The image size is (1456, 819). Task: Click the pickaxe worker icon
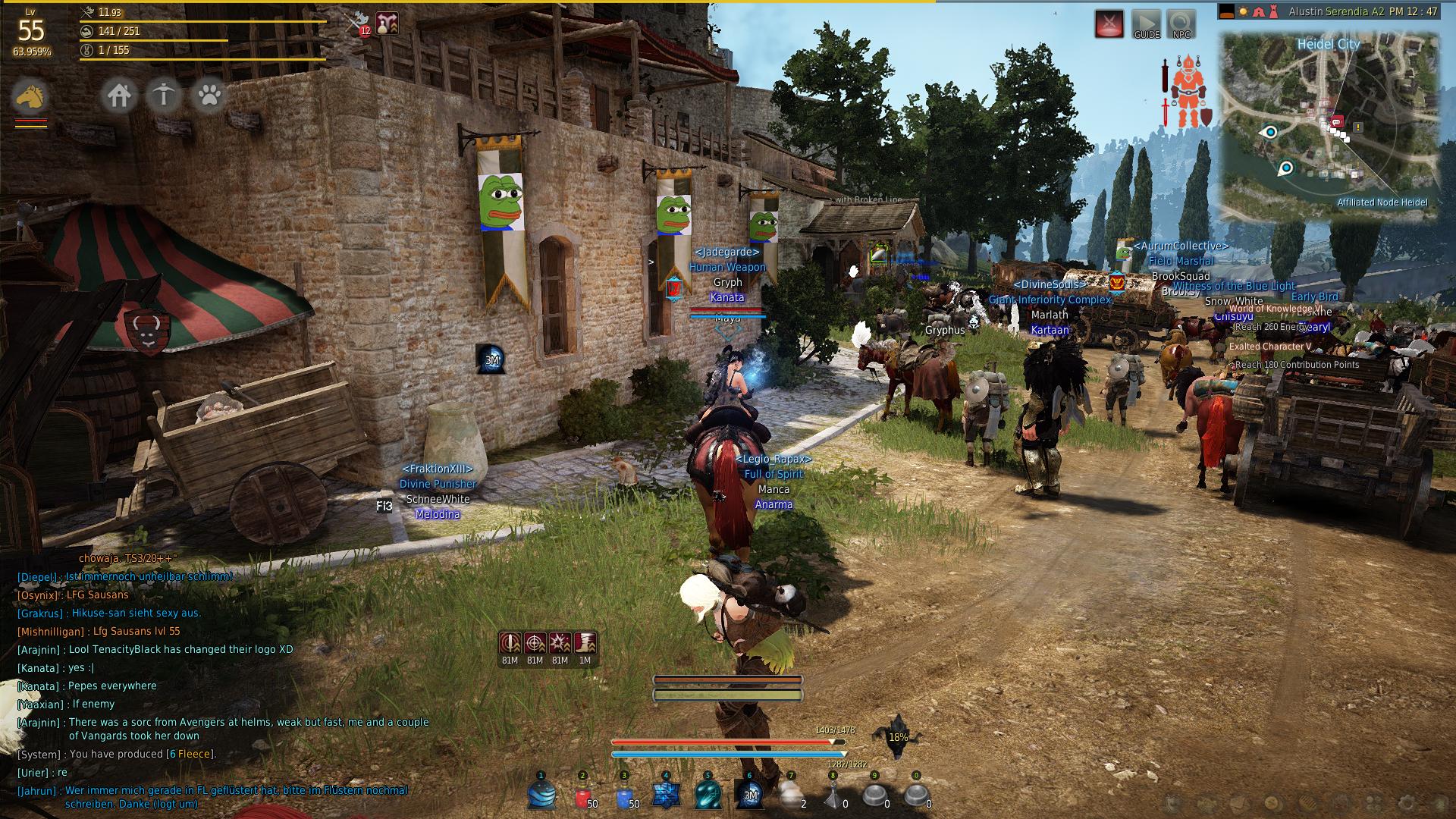(x=164, y=96)
